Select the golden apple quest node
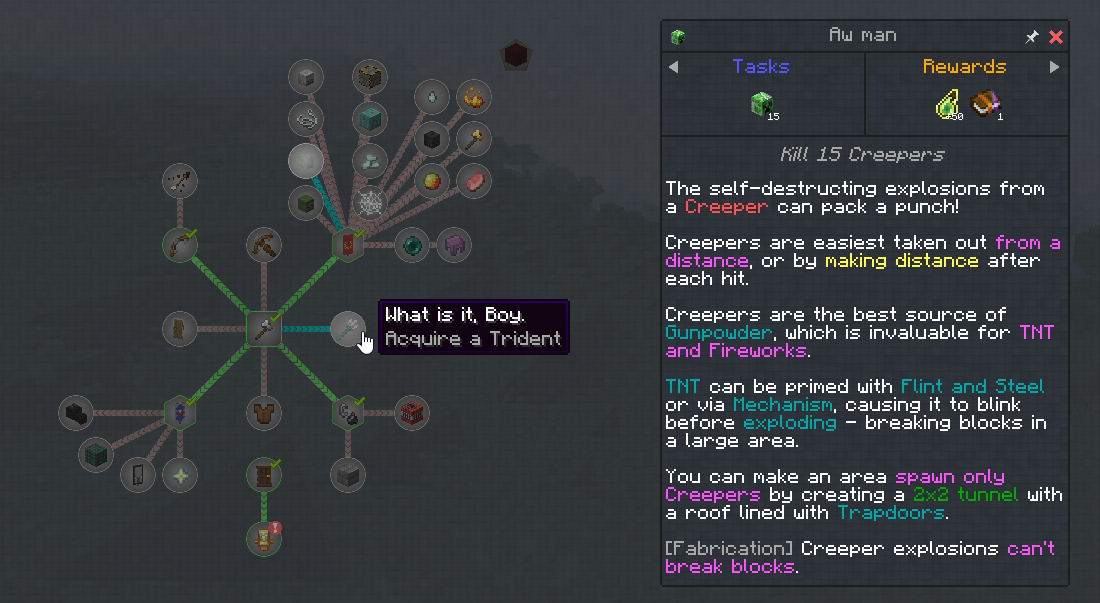This screenshot has height=603, width=1100. [432, 181]
